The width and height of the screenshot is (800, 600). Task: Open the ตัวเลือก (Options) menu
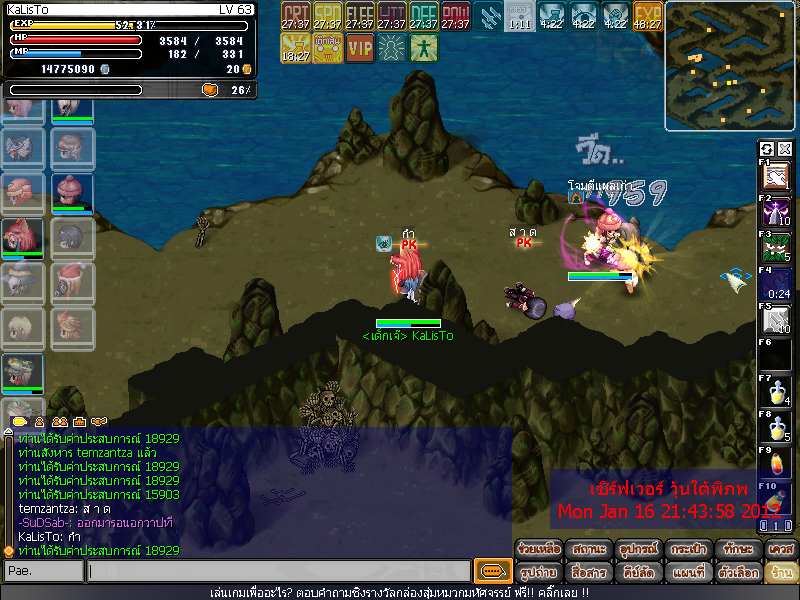point(736,572)
